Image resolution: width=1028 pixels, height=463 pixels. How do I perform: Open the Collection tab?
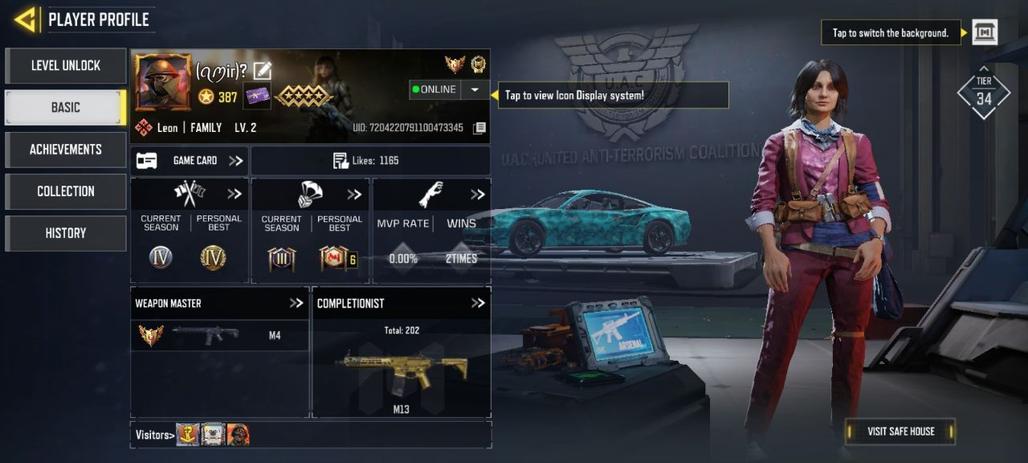(66, 192)
